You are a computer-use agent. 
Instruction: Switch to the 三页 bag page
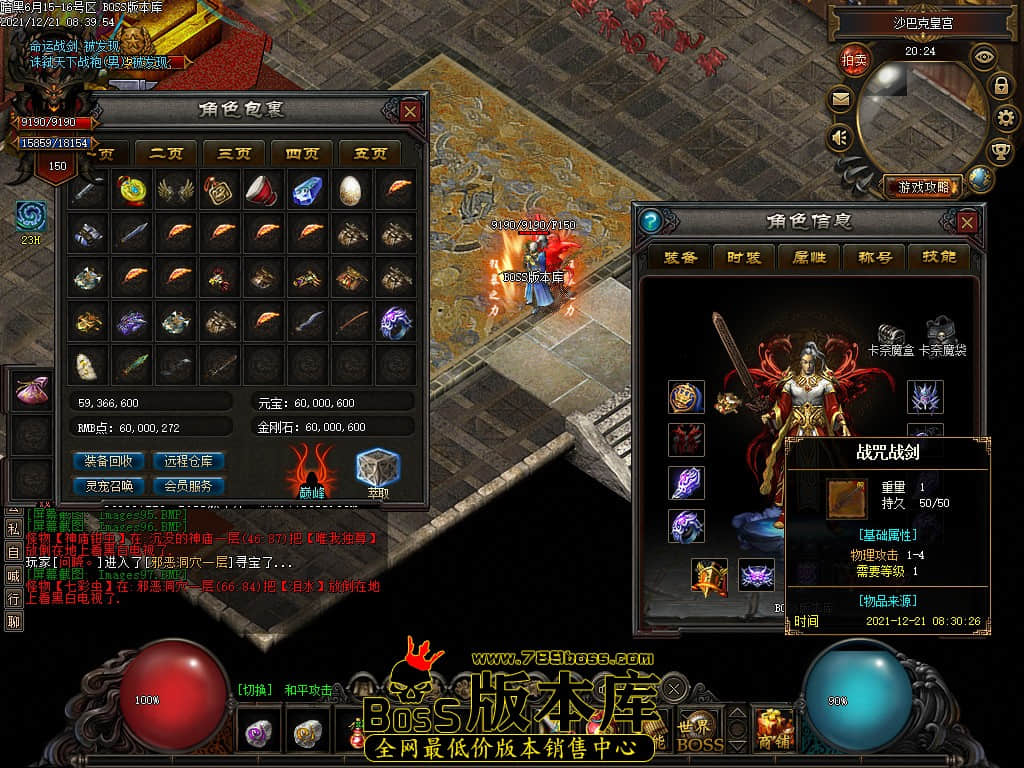pyautogui.click(x=234, y=154)
